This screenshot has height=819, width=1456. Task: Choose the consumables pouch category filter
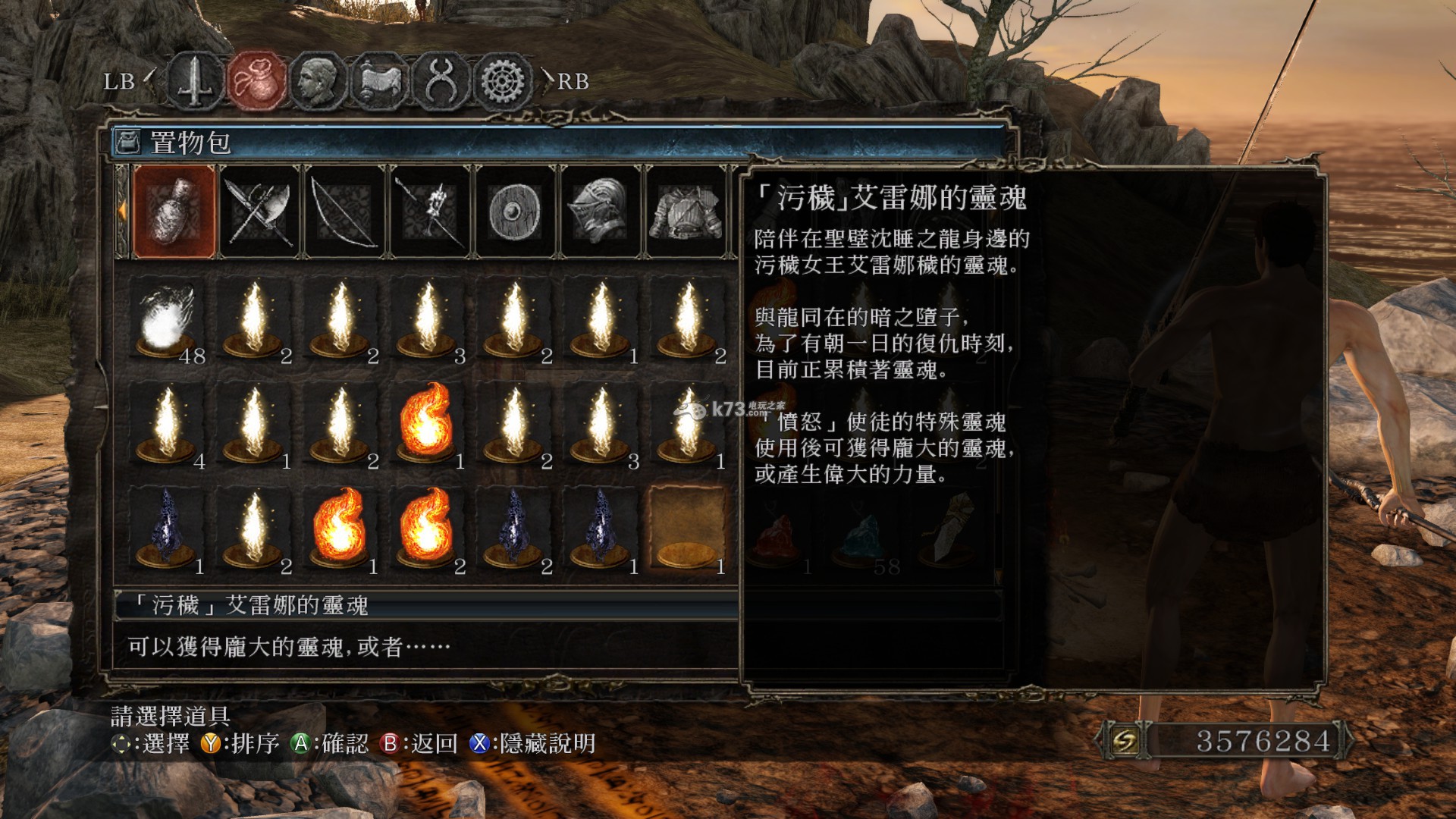[x=174, y=212]
